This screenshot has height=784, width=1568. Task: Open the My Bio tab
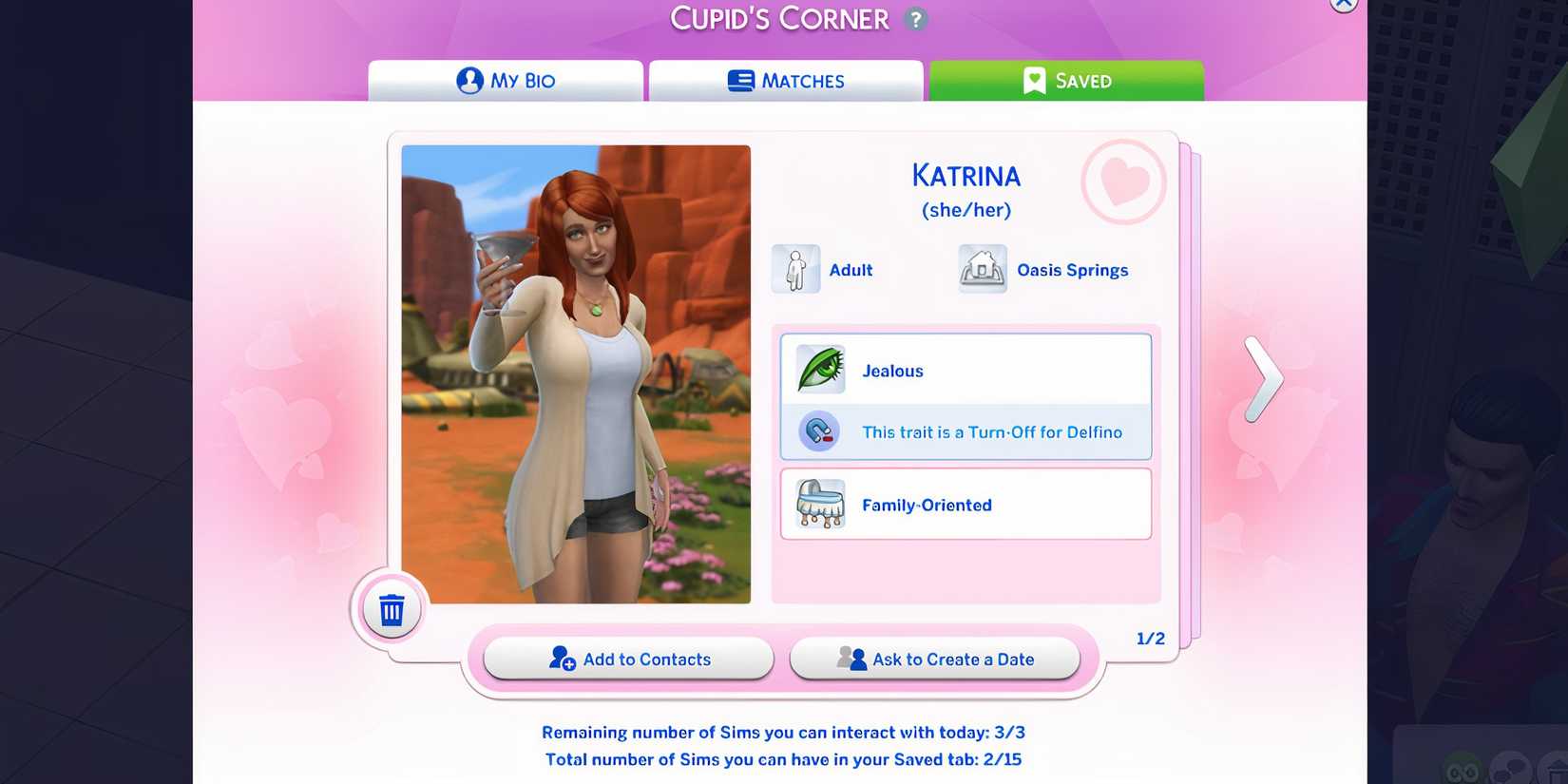coord(505,80)
